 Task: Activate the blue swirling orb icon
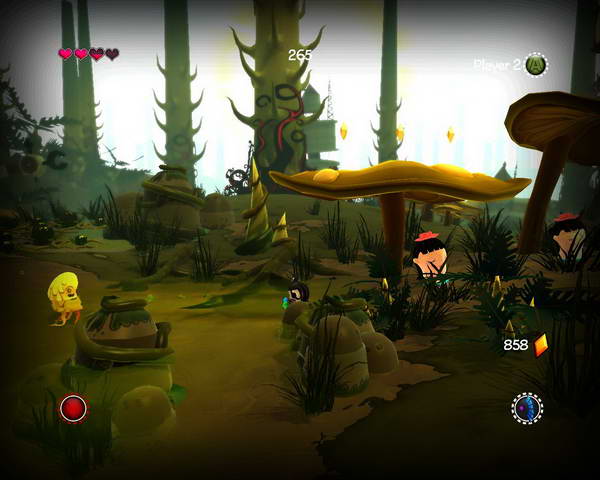(527, 408)
